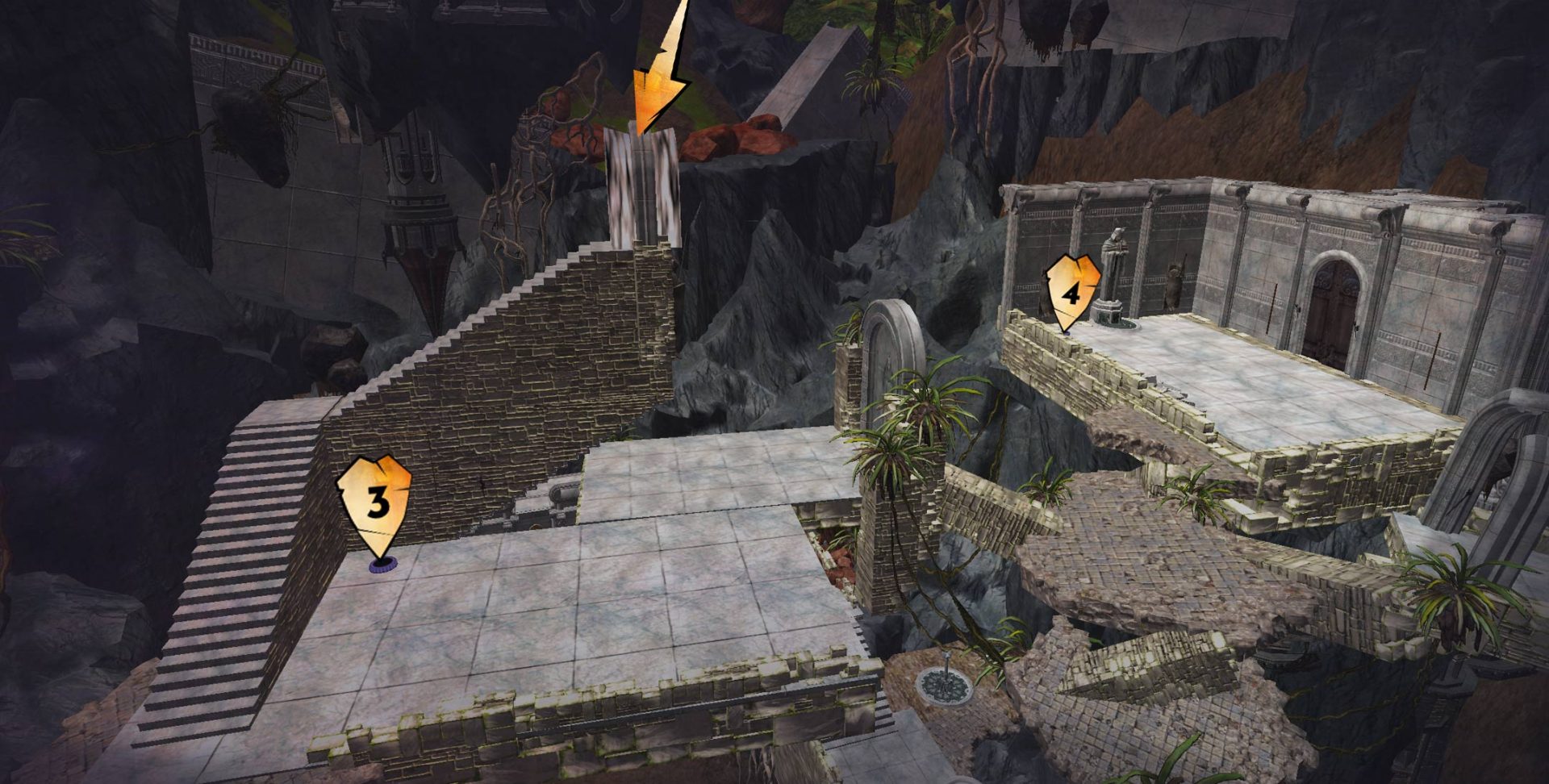
Task: Select waypoint marker number 4
Action: pos(1071,292)
